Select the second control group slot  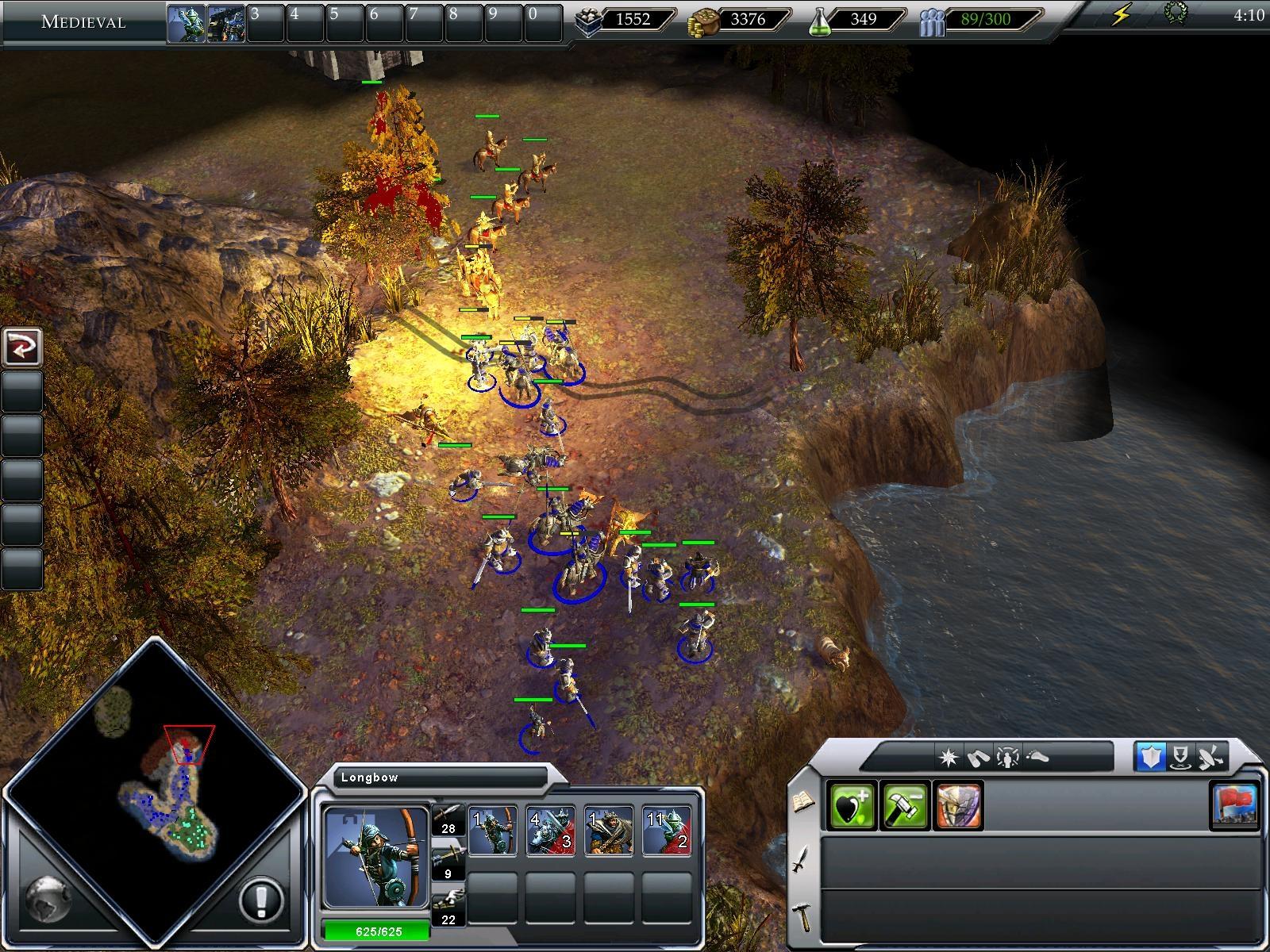225,23
